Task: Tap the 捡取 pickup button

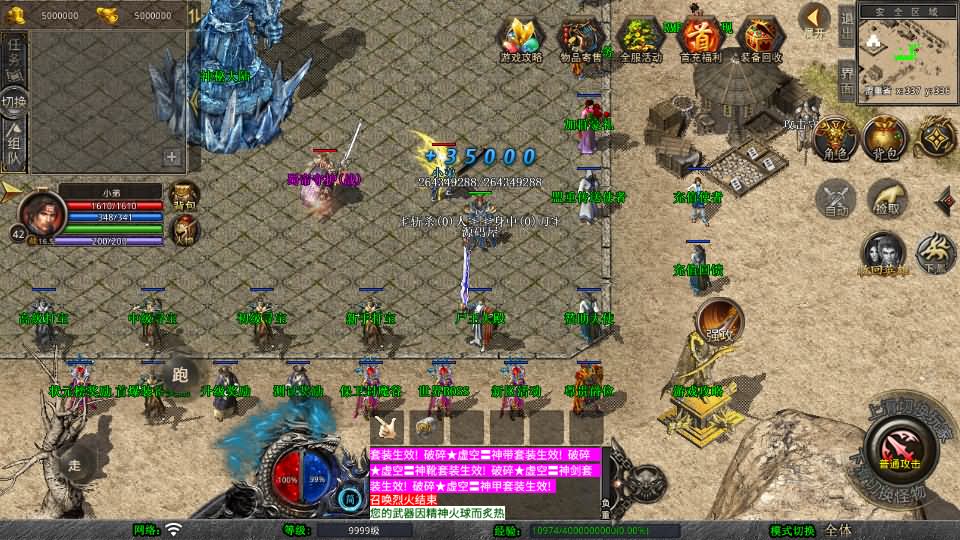Action: tap(886, 198)
